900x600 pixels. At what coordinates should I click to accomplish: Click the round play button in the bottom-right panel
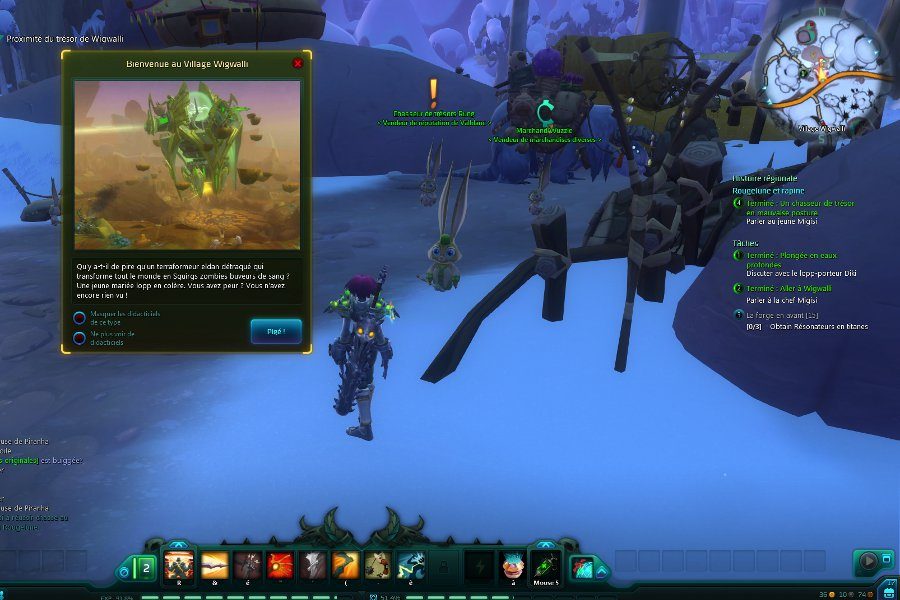[x=867, y=562]
